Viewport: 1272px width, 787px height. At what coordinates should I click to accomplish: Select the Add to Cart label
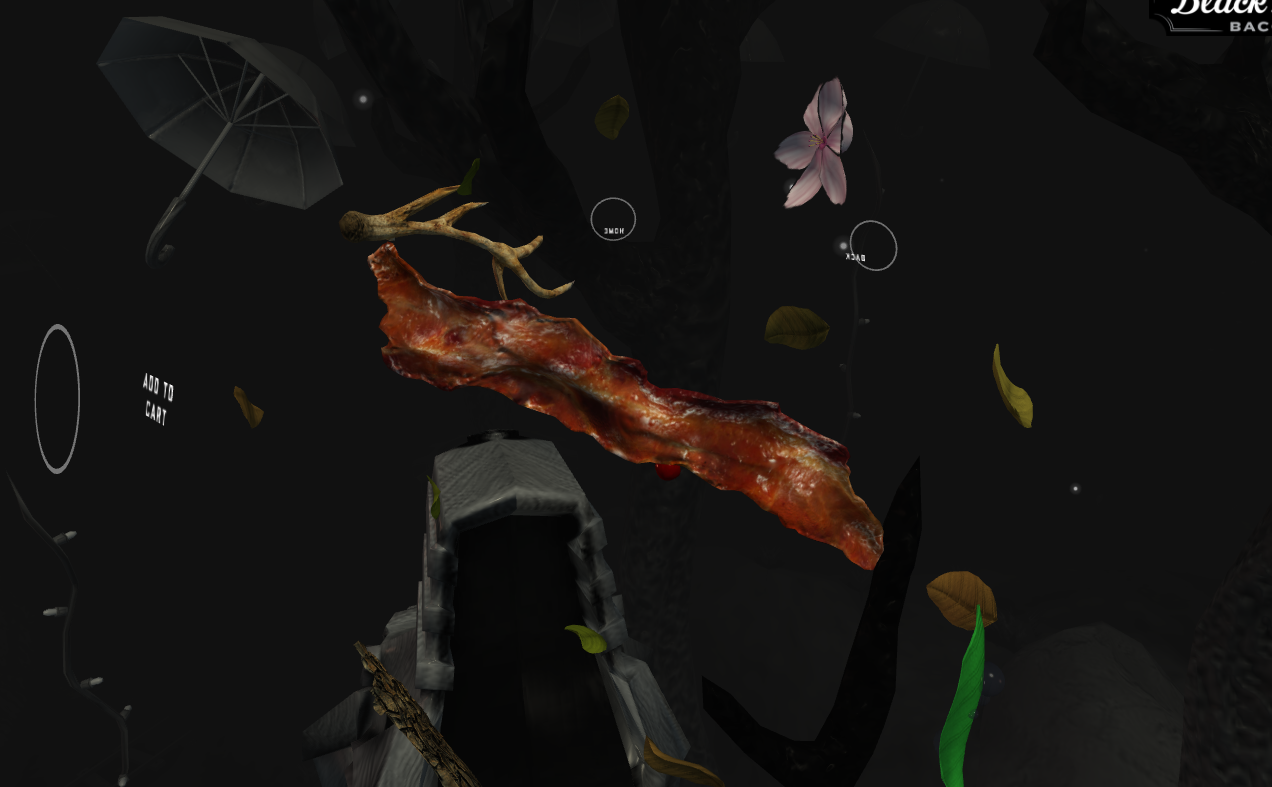coord(157,400)
